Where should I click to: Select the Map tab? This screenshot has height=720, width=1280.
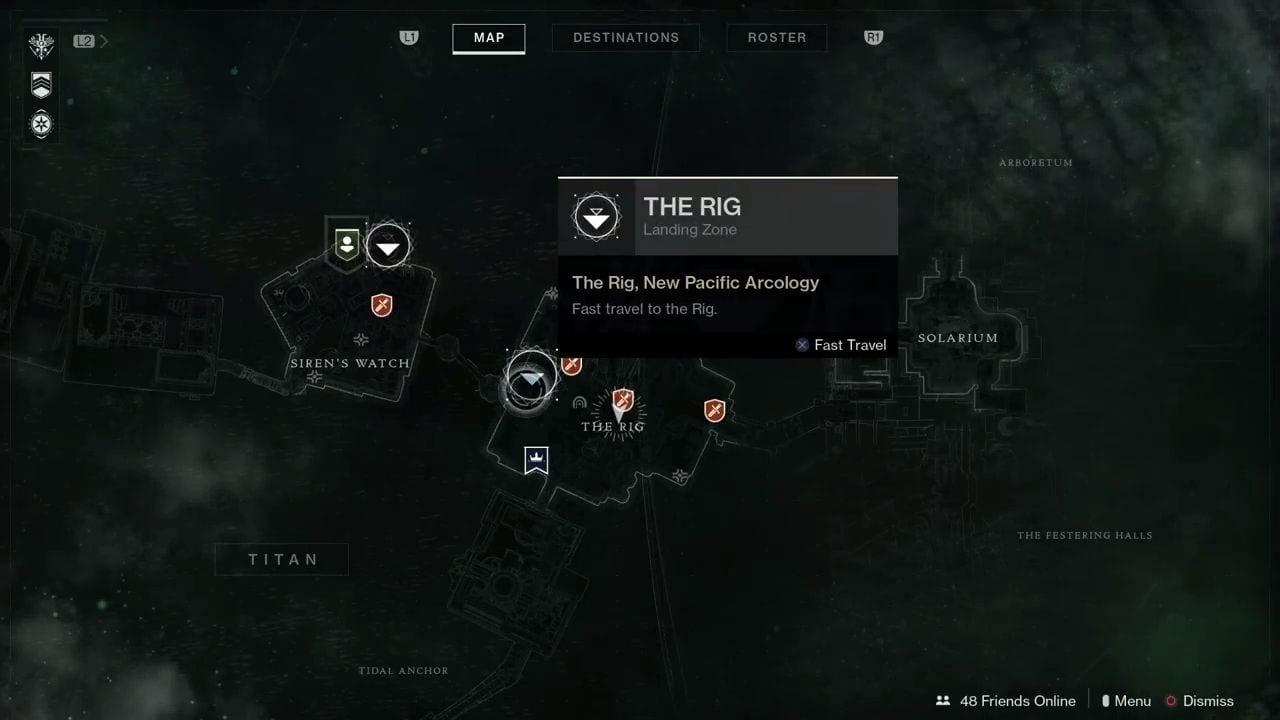click(489, 38)
